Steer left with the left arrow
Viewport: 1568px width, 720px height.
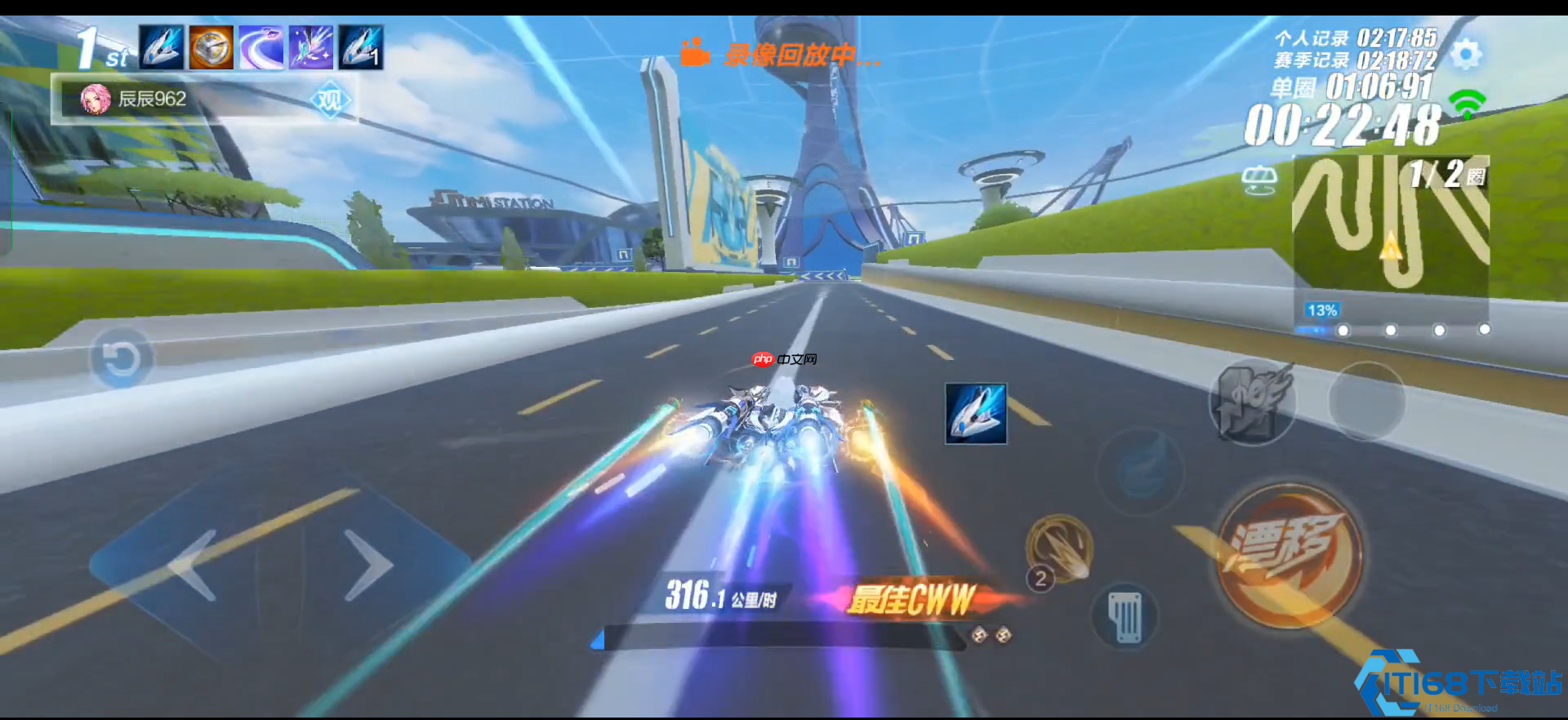(x=194, y=564)
